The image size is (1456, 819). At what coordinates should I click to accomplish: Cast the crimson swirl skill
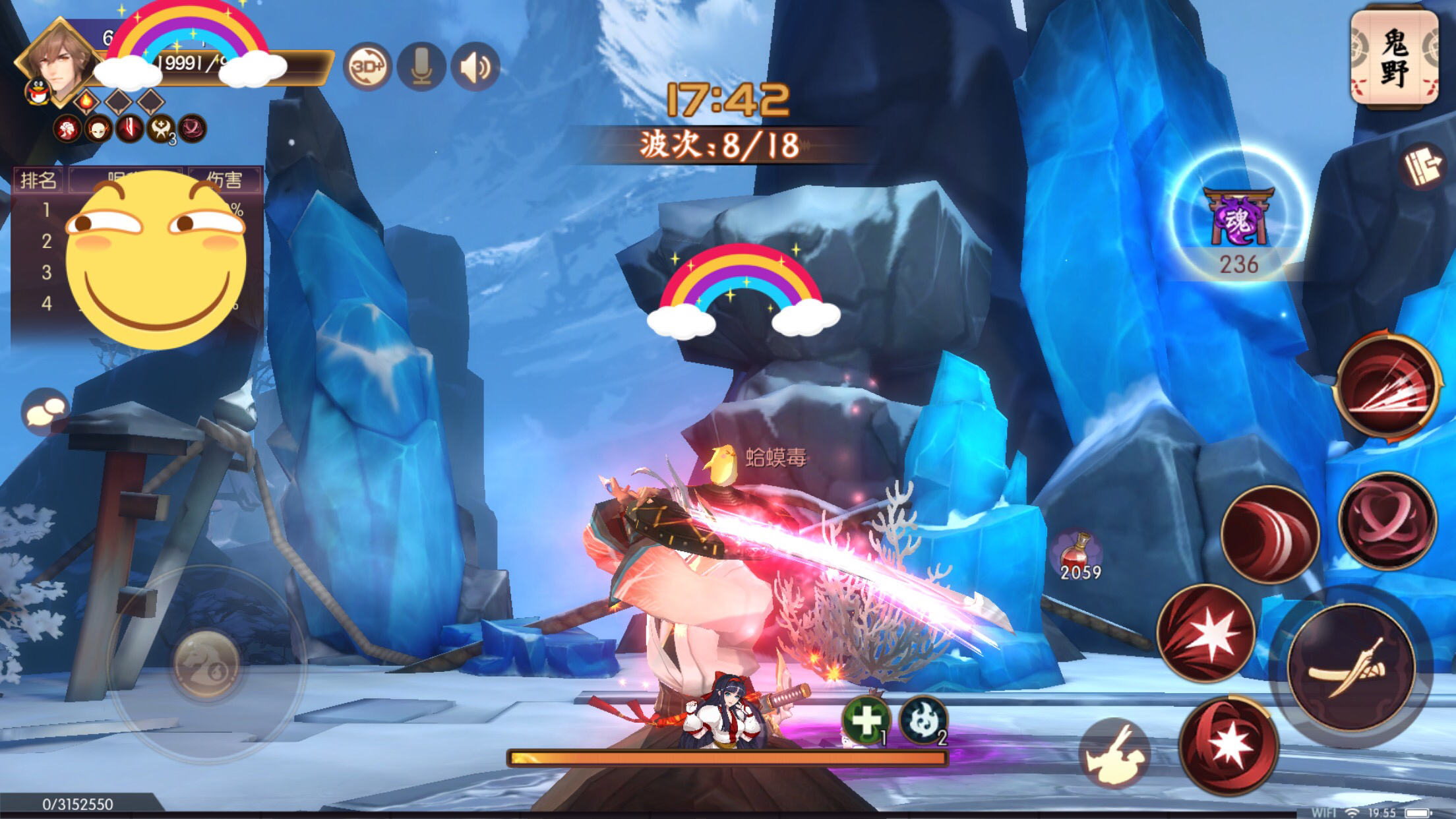1387,520
